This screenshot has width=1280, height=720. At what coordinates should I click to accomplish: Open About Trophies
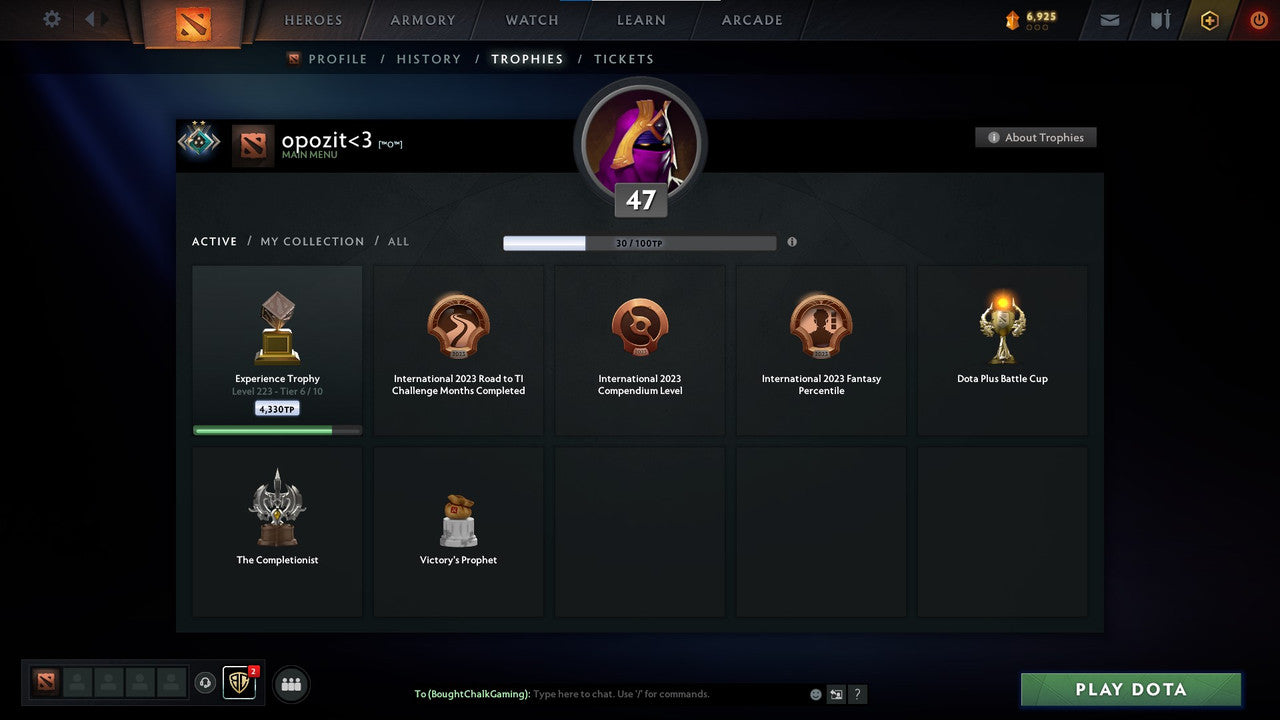click(1036, 137)
